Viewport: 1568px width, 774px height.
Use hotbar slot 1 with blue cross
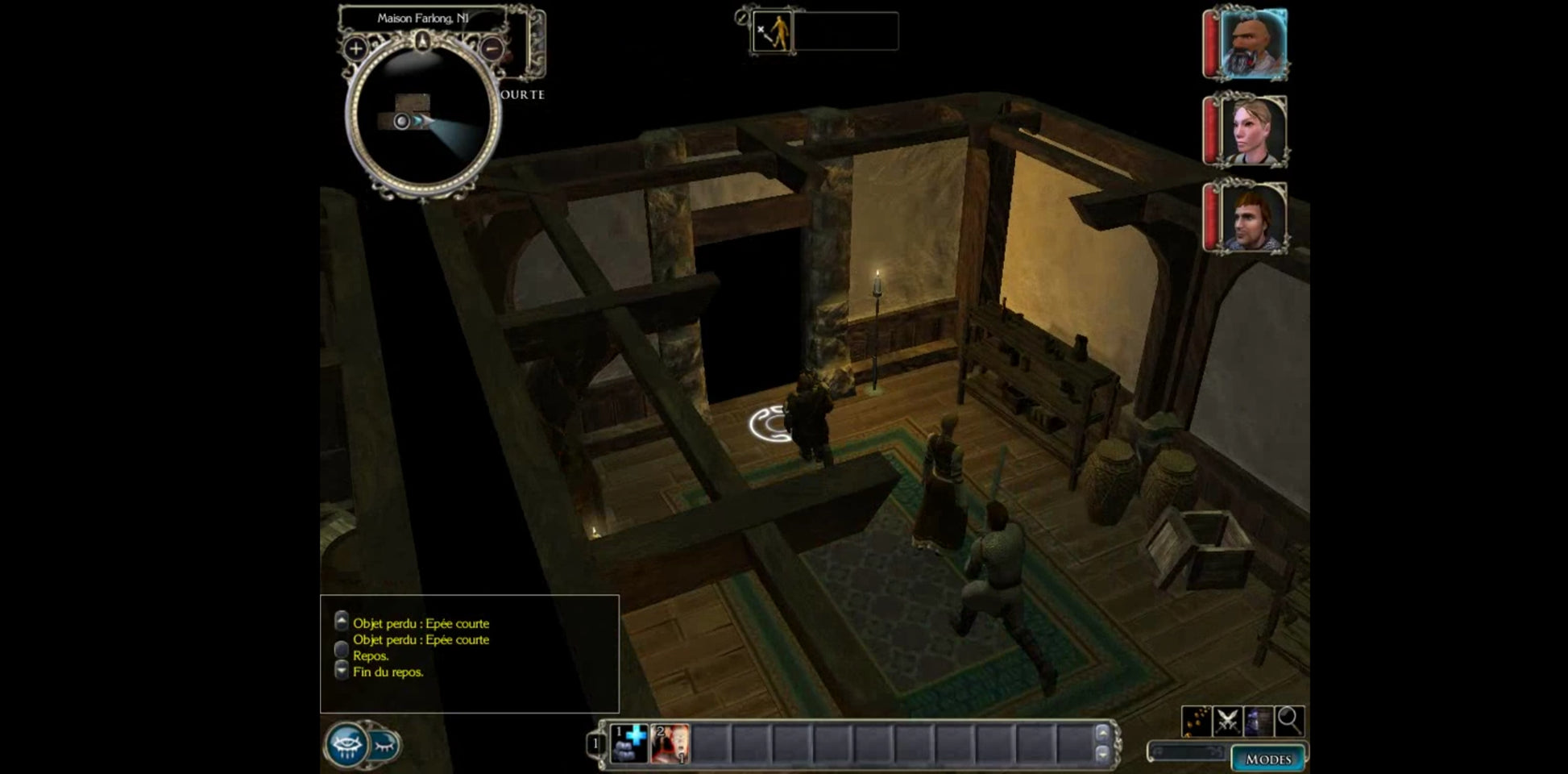point(630,743)
